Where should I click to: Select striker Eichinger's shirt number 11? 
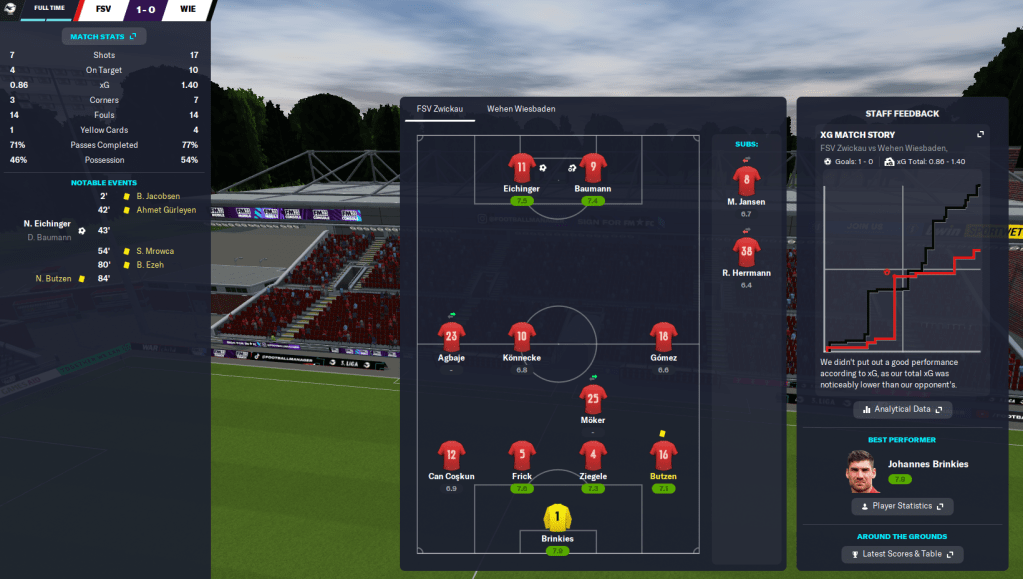click(x=522, y=168)
